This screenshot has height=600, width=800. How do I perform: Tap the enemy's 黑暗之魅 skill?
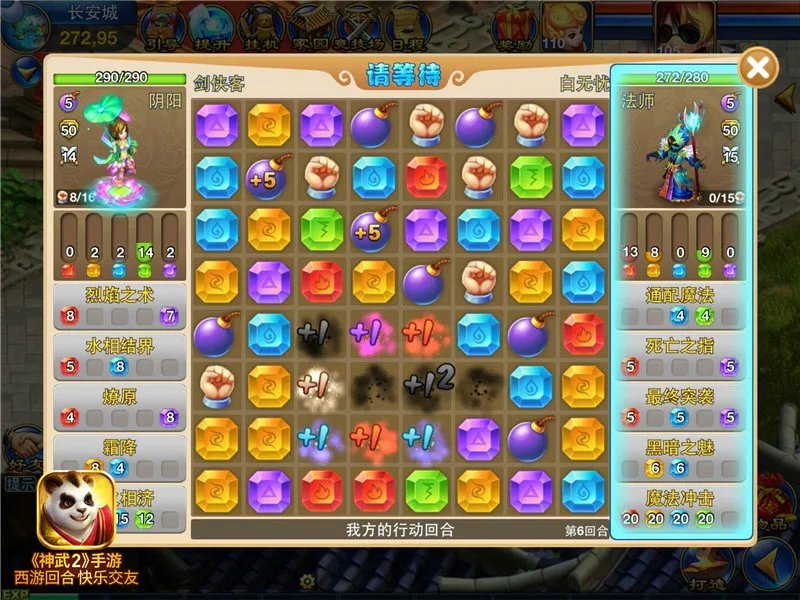680,456
